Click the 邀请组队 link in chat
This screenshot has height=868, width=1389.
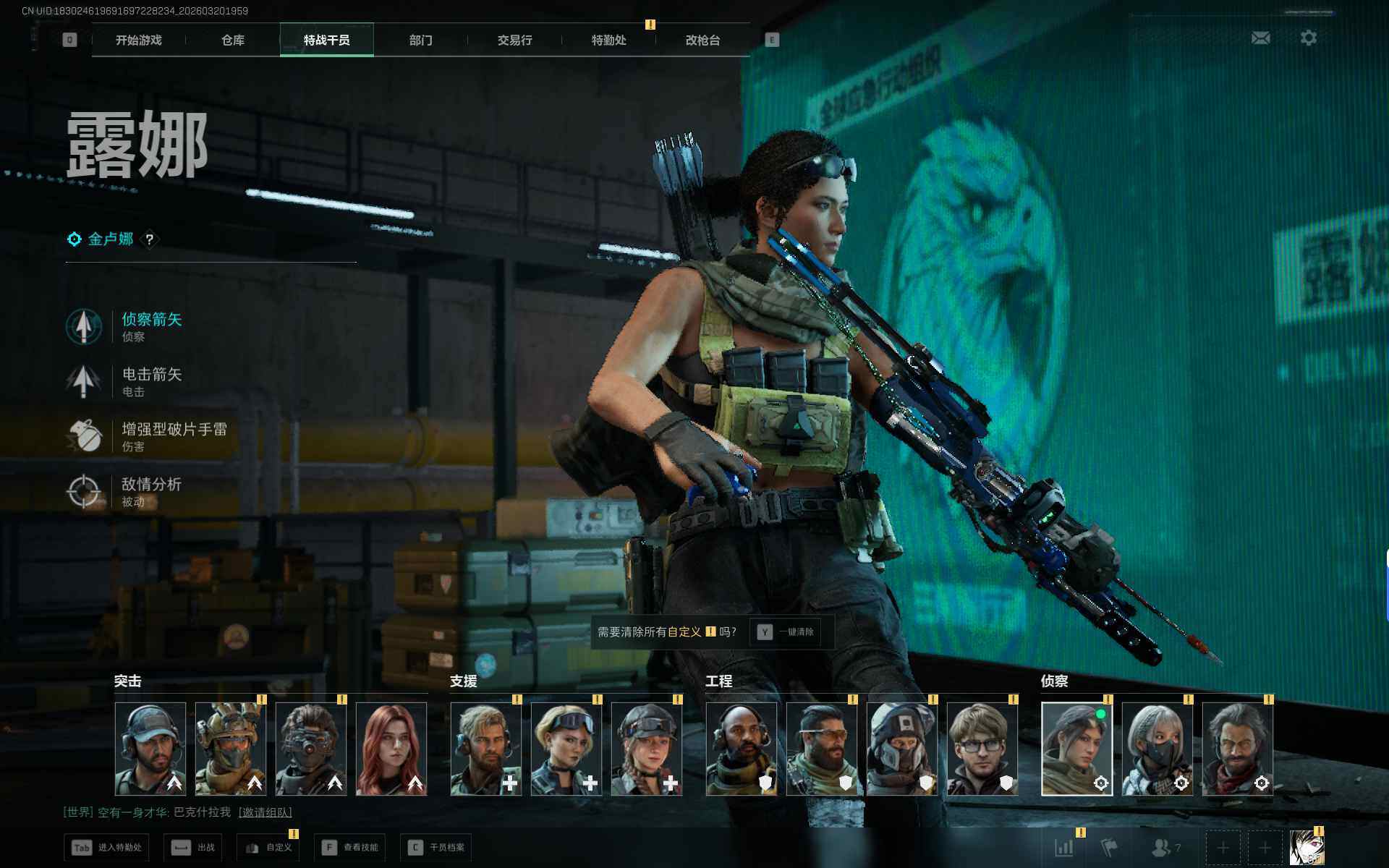tap(266, 812)
